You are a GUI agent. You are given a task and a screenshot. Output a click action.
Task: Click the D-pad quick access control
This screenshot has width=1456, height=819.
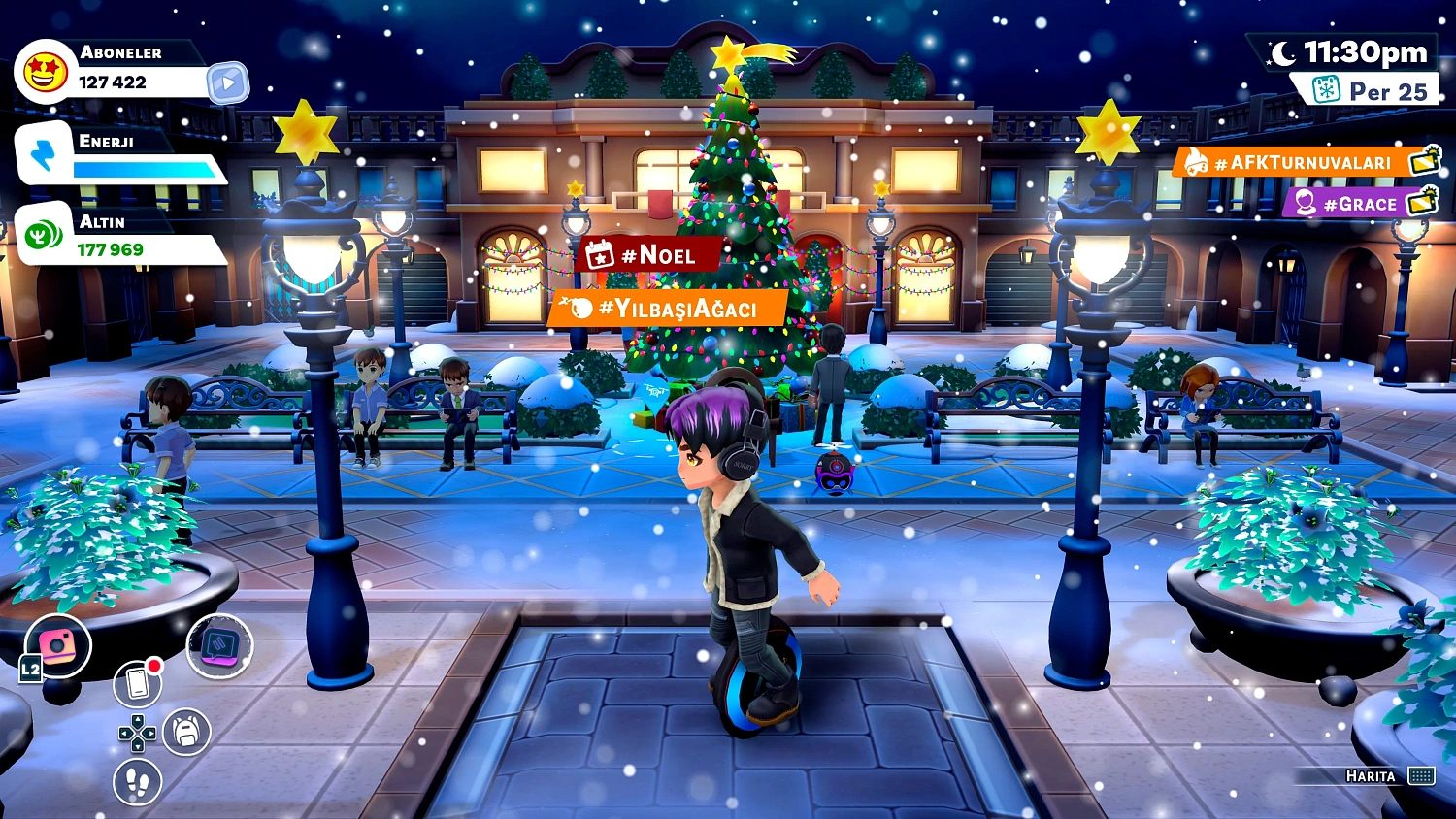[136, 734]
